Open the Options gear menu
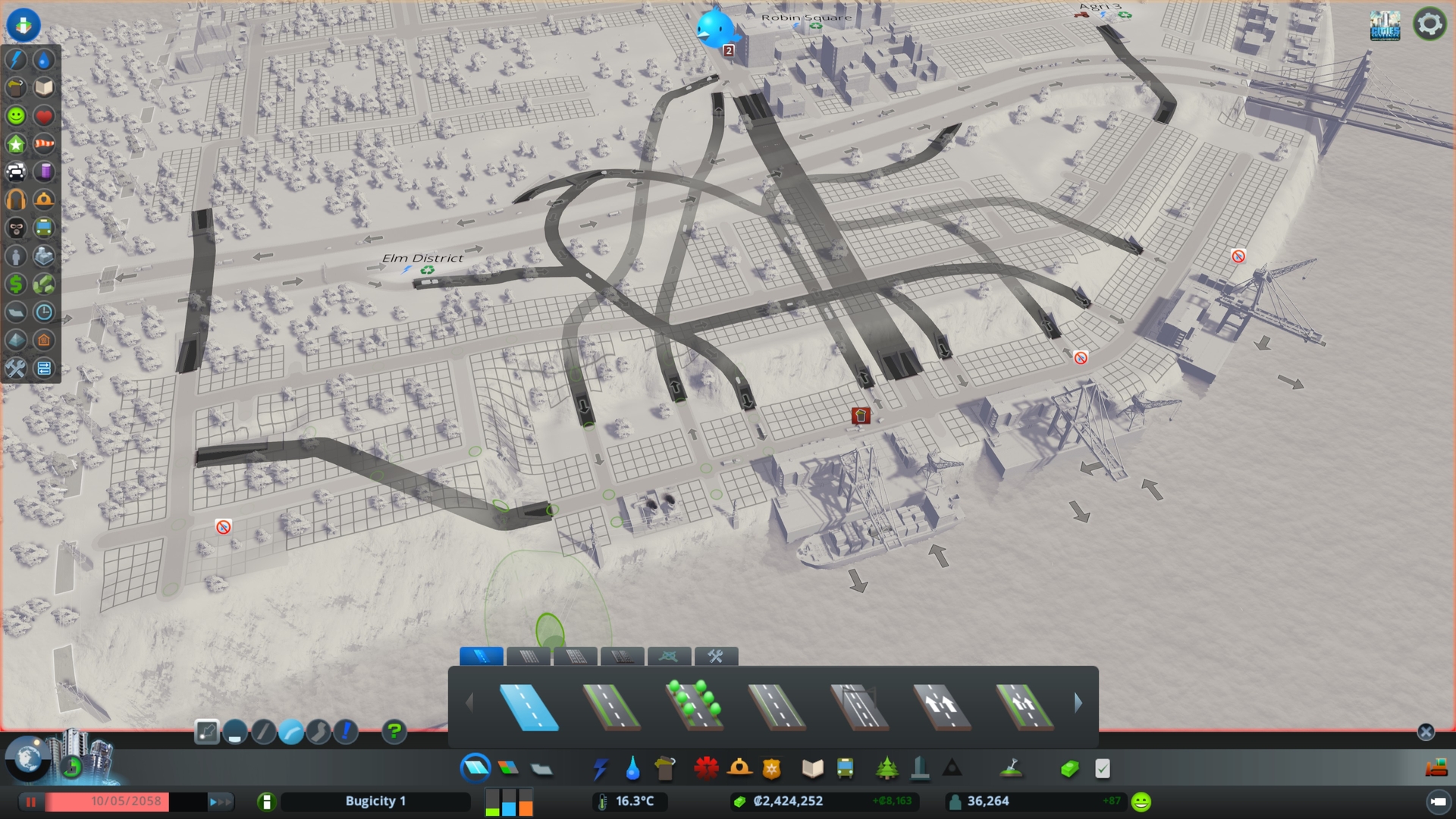 coord(1430,24)
